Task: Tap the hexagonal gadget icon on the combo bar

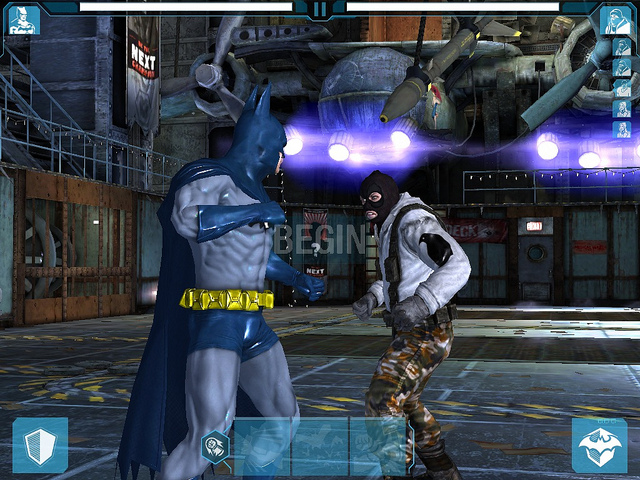Action: (216, 447)
